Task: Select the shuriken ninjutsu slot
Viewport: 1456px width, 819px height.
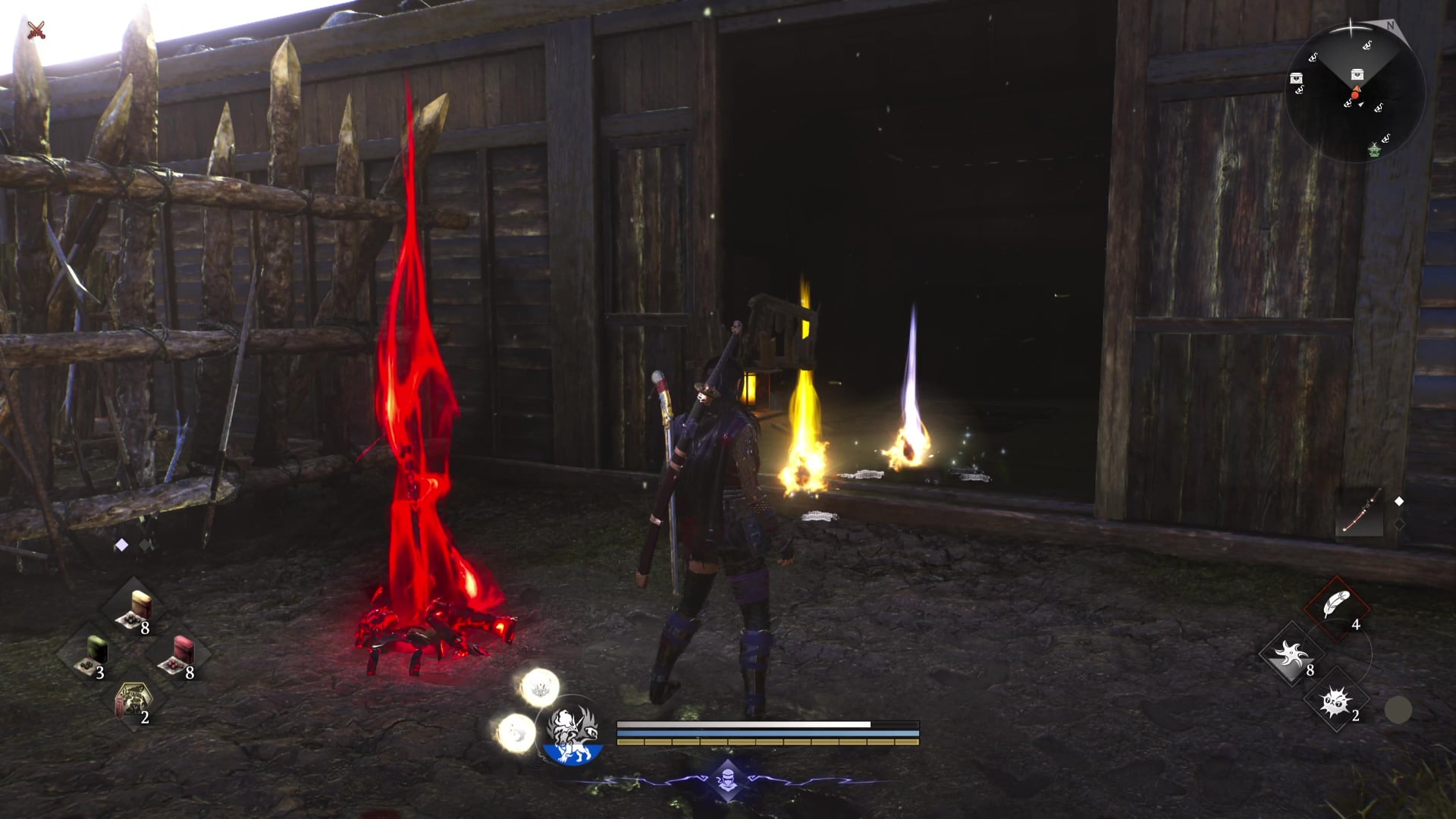Action: pyautogui.click(x=1291, y=654)
